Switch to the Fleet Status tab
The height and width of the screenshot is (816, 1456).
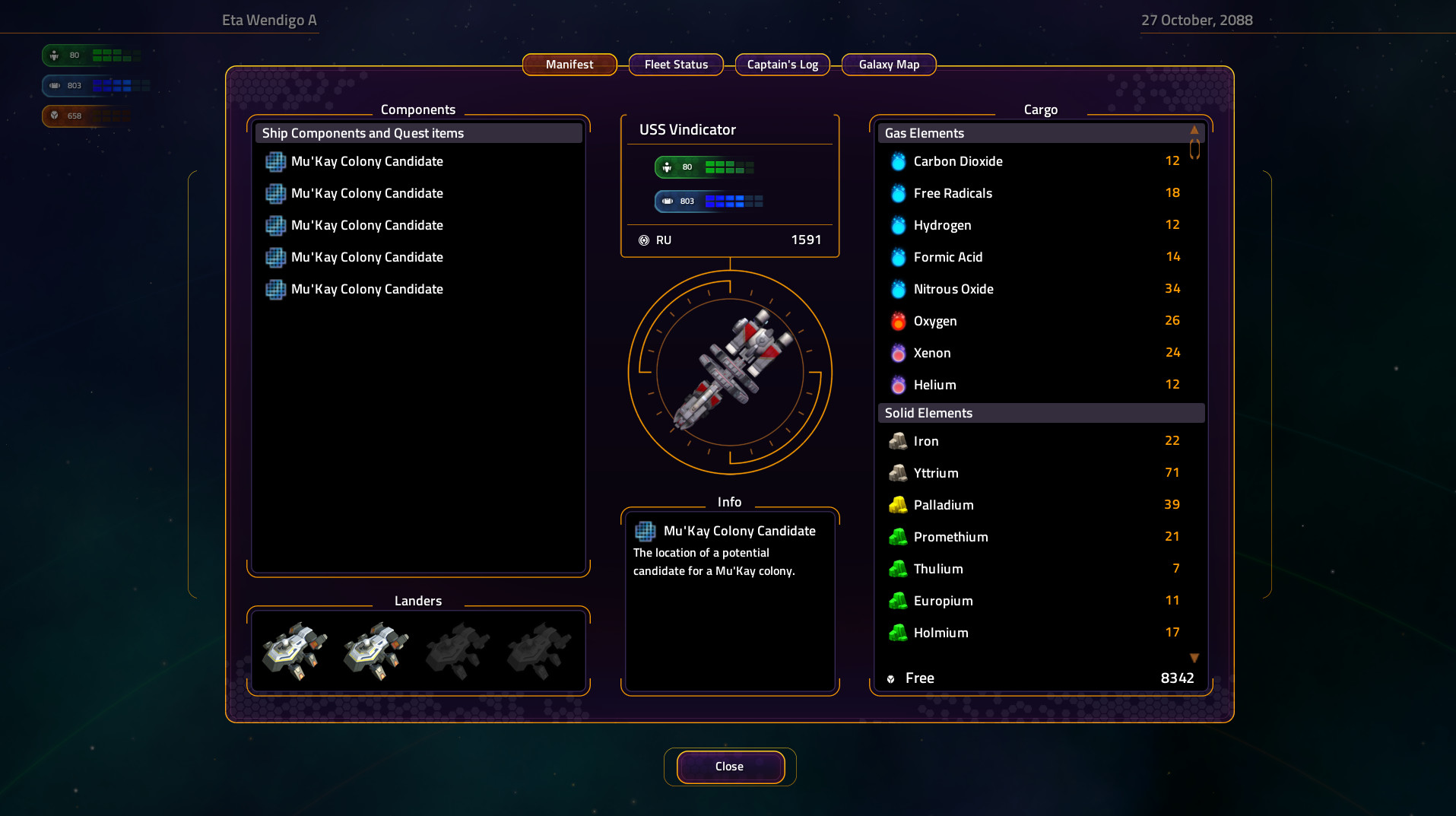[675, 65]
